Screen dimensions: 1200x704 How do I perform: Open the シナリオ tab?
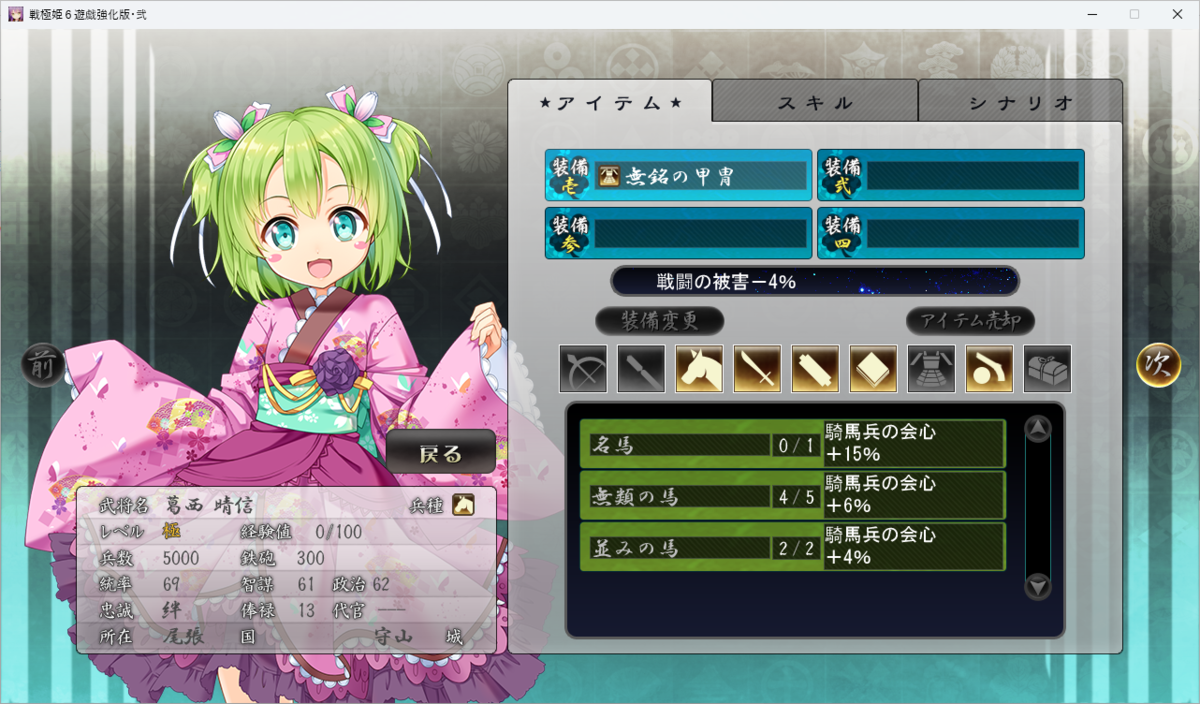point(1020,102)
